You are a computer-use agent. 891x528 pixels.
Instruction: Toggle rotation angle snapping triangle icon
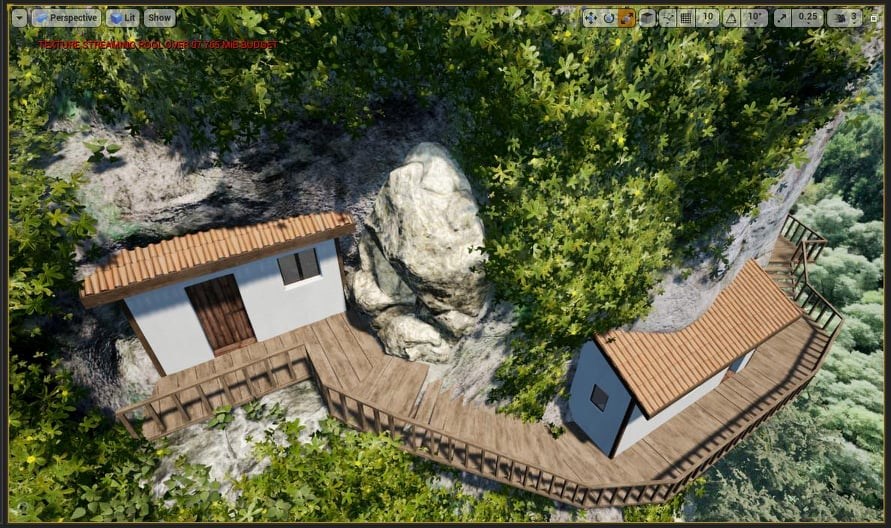[730, 17]
